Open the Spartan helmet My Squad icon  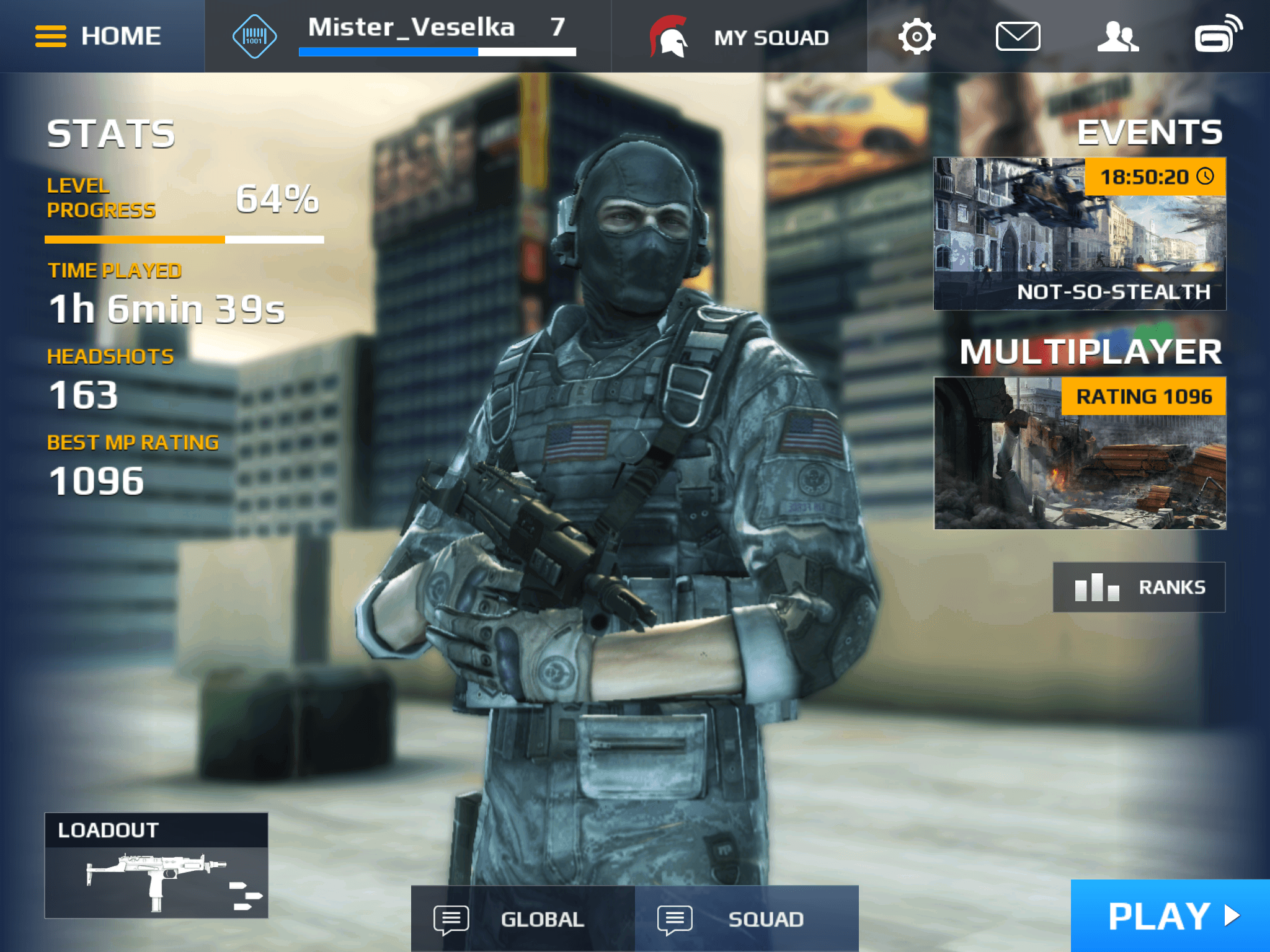tap(668, 35)
